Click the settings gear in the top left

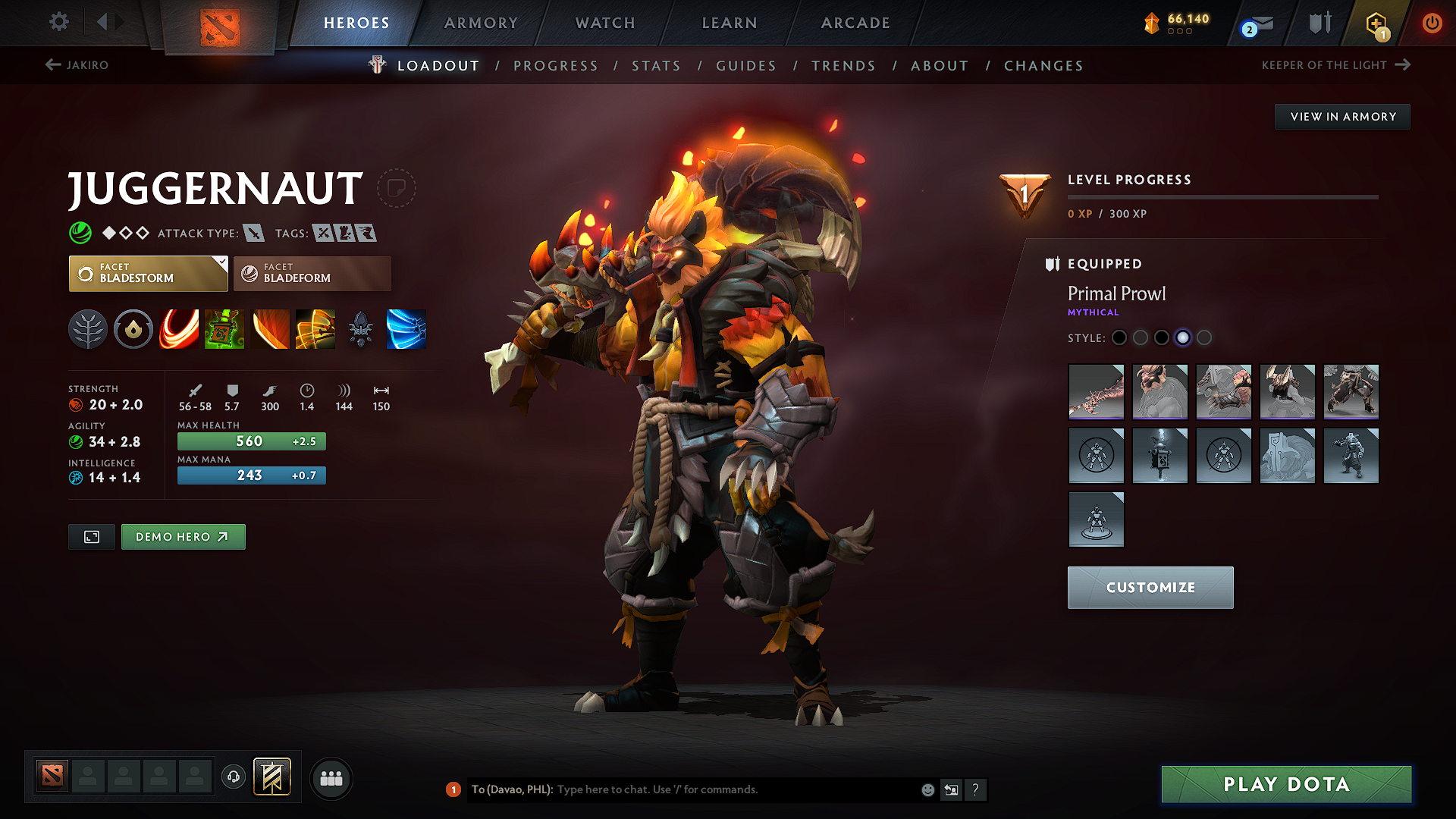coord(58,22)
